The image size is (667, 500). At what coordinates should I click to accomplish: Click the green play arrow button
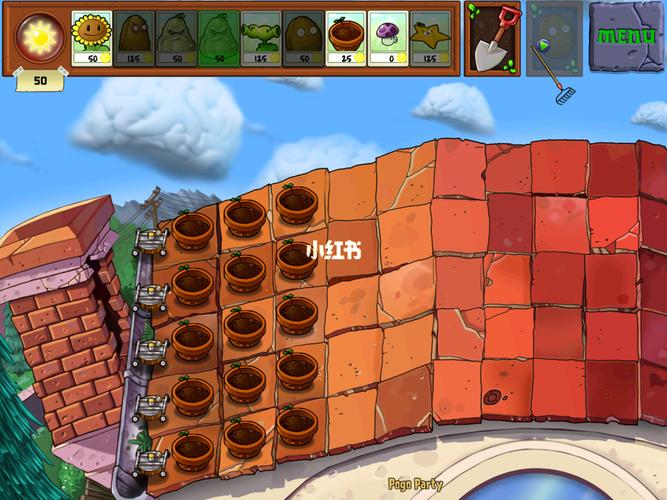click(541, 45)
